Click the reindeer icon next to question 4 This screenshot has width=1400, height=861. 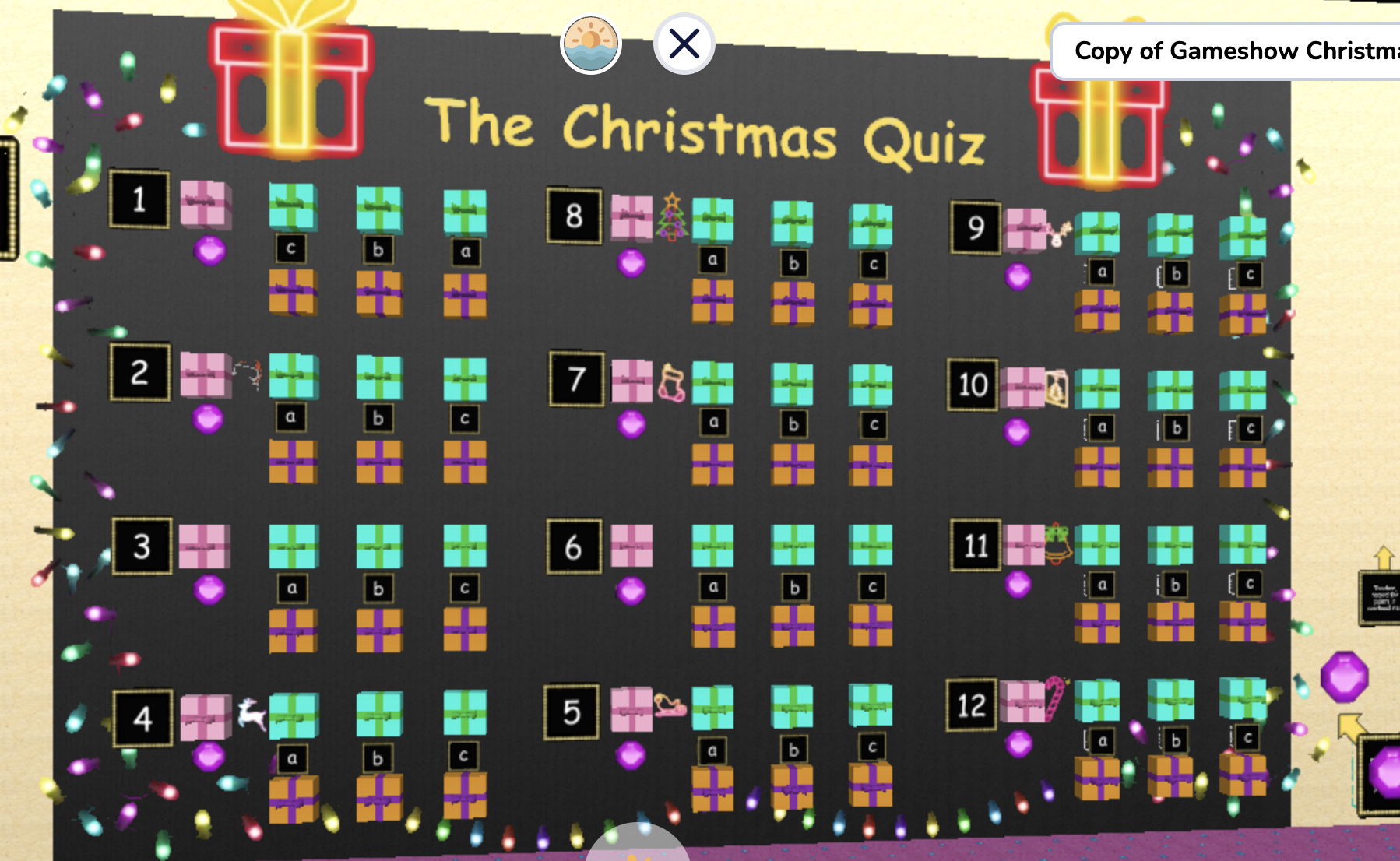pyautogui.click(x=252, y=716)
